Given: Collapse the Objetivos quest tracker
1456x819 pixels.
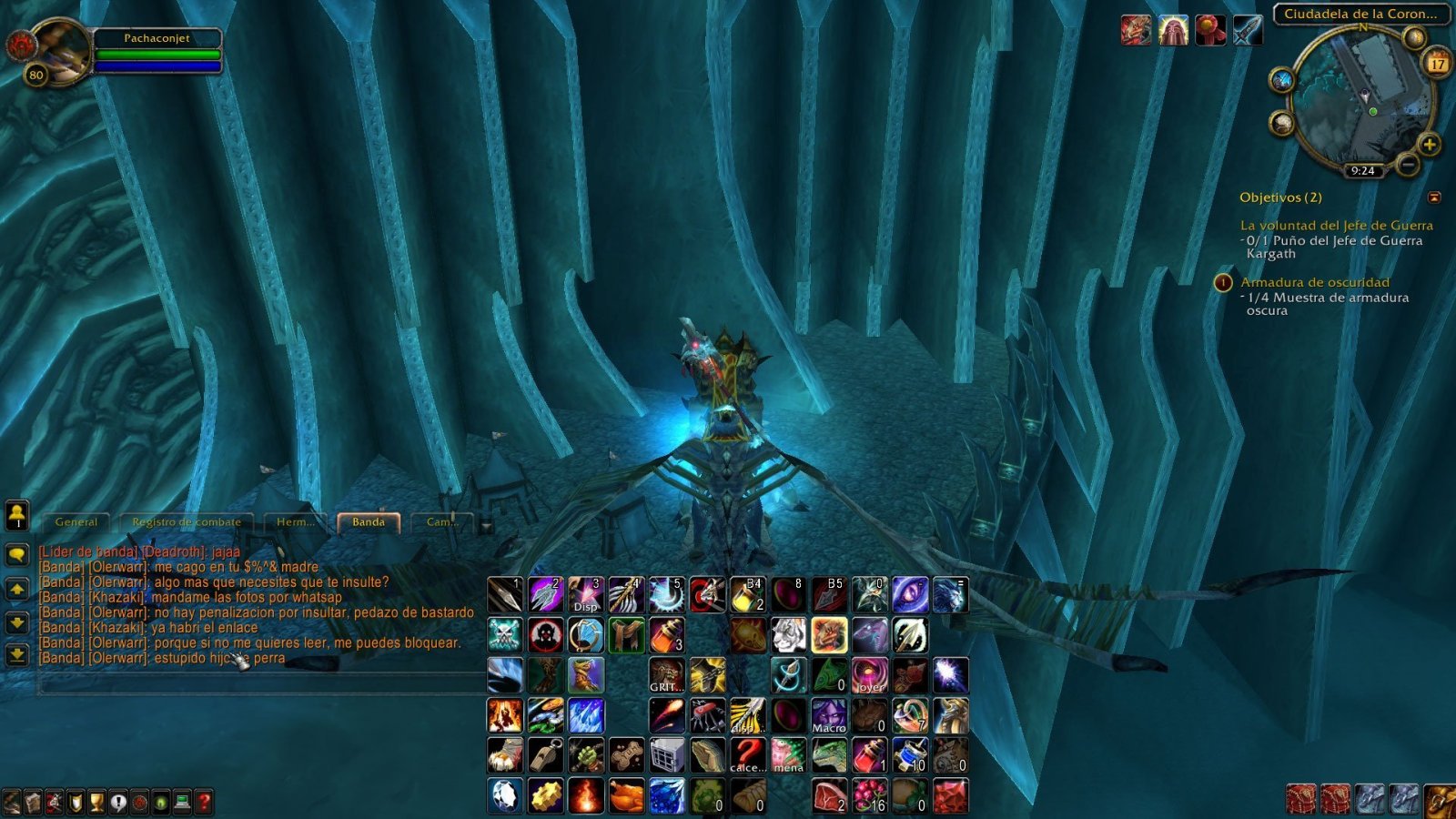Looking at the screenshot, I should pos(1436,196).
